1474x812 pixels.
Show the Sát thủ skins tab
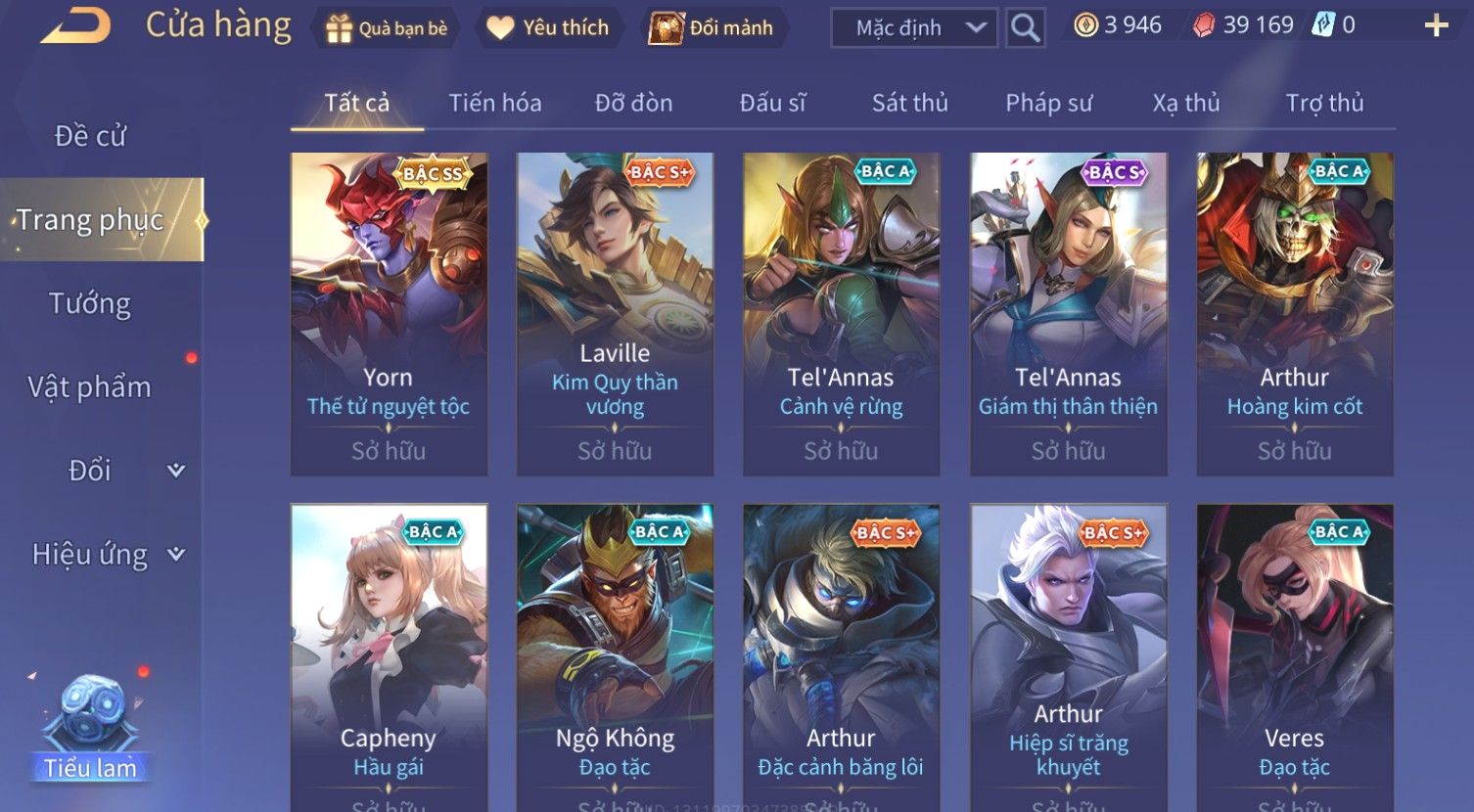[x=909, y=103]
